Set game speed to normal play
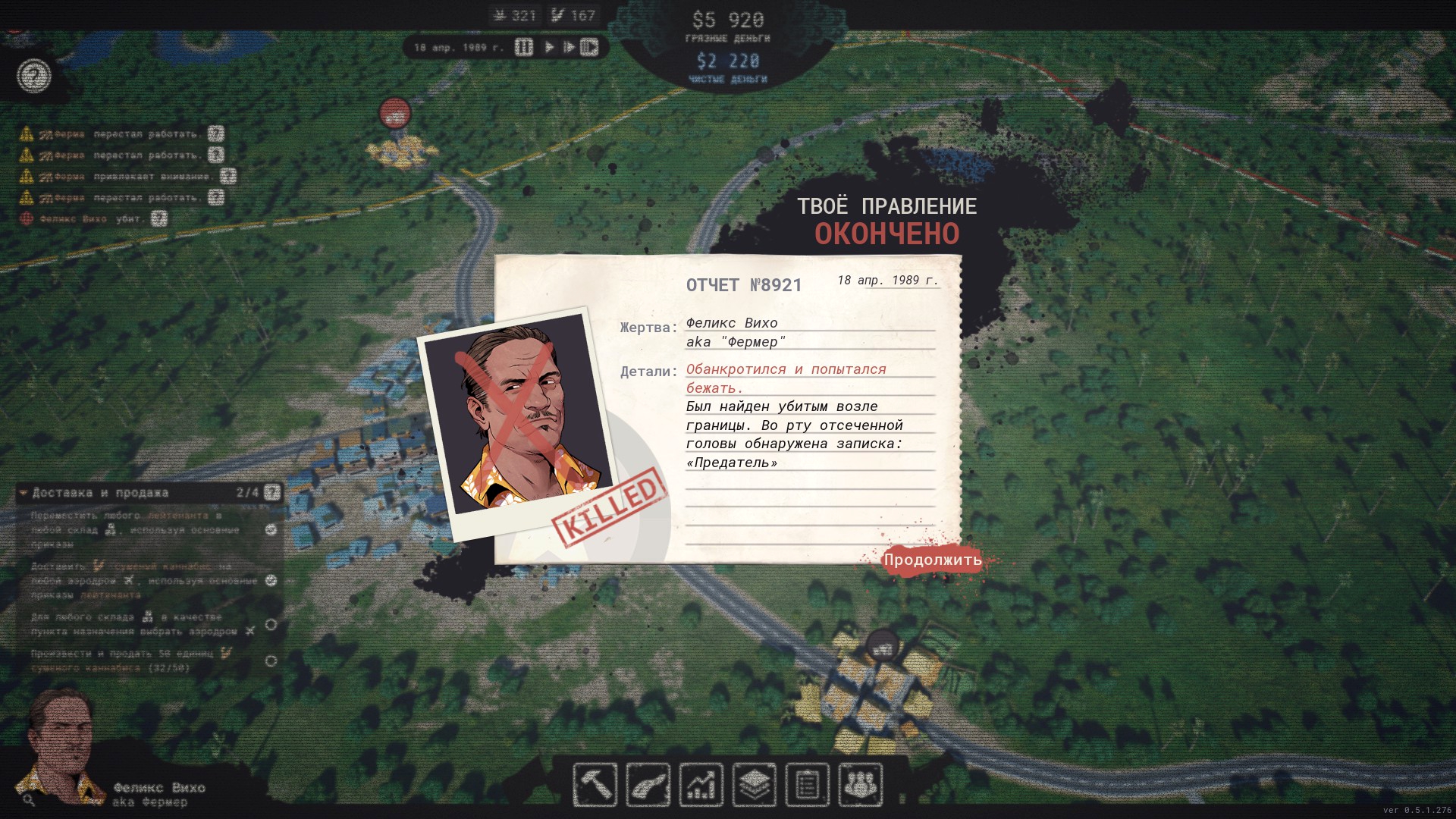The image size is (1456, 819). 549,47
